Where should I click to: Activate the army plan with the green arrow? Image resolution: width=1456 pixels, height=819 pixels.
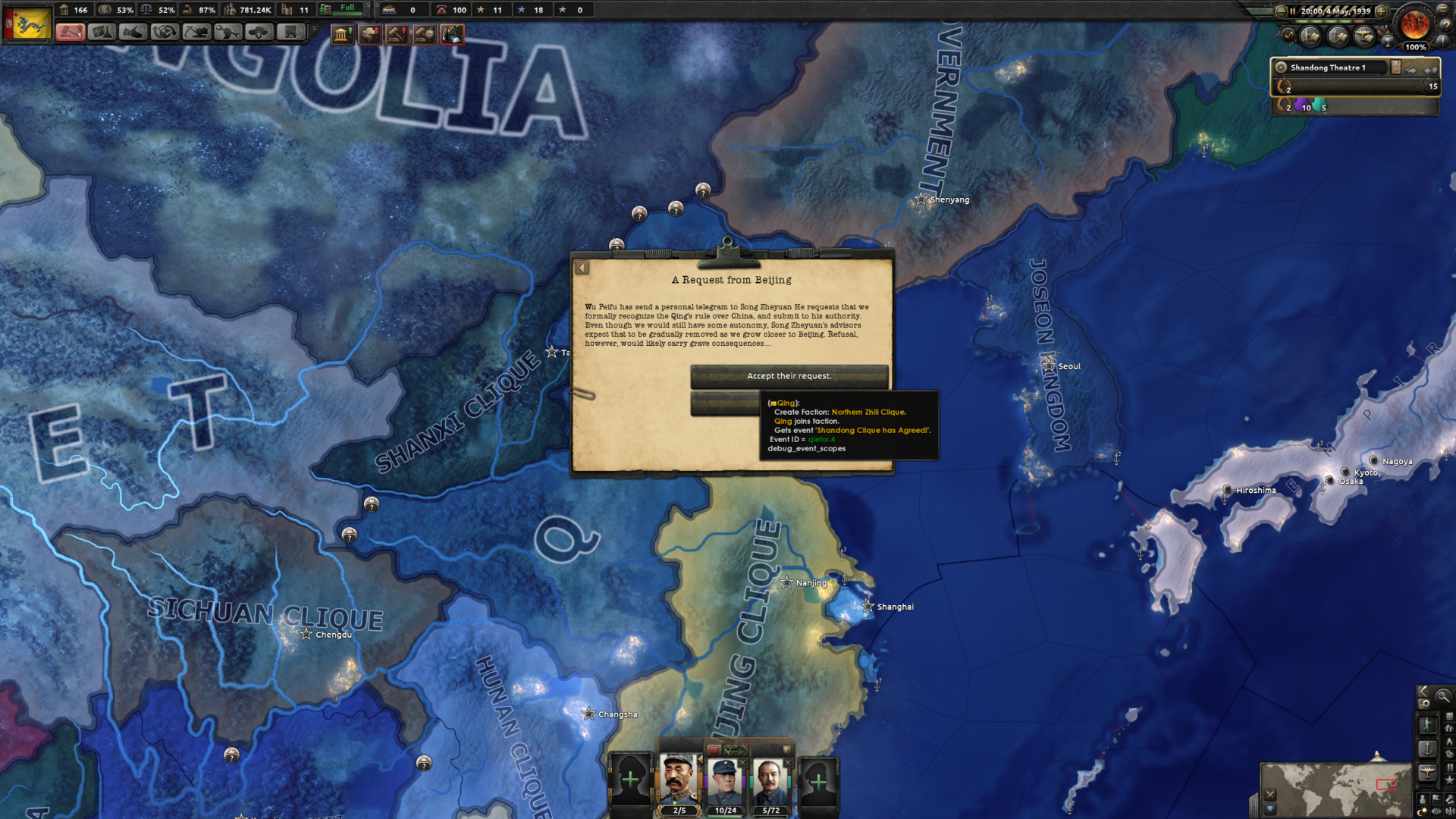(736, 750)
